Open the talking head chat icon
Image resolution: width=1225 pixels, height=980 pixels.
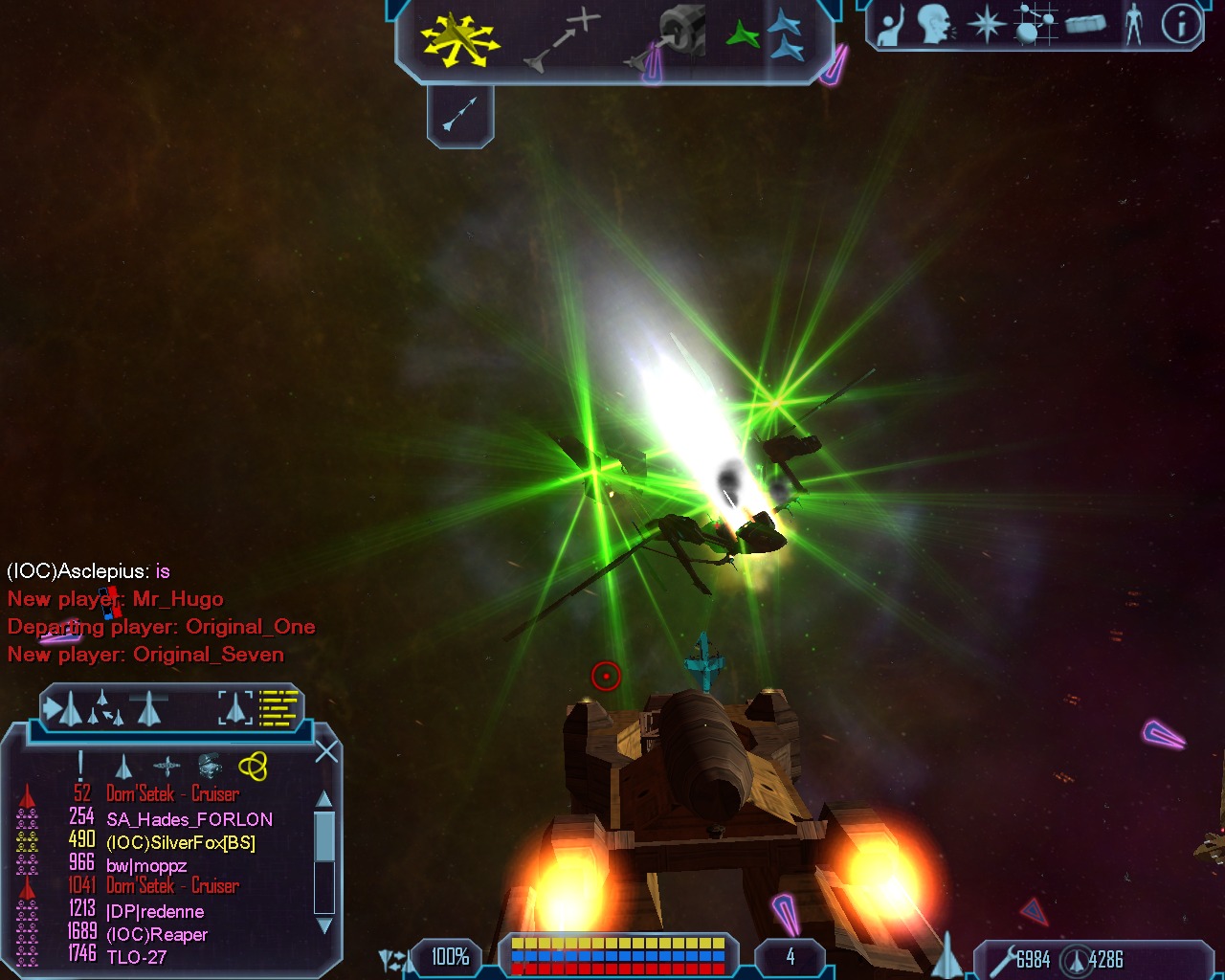[935, 25]
